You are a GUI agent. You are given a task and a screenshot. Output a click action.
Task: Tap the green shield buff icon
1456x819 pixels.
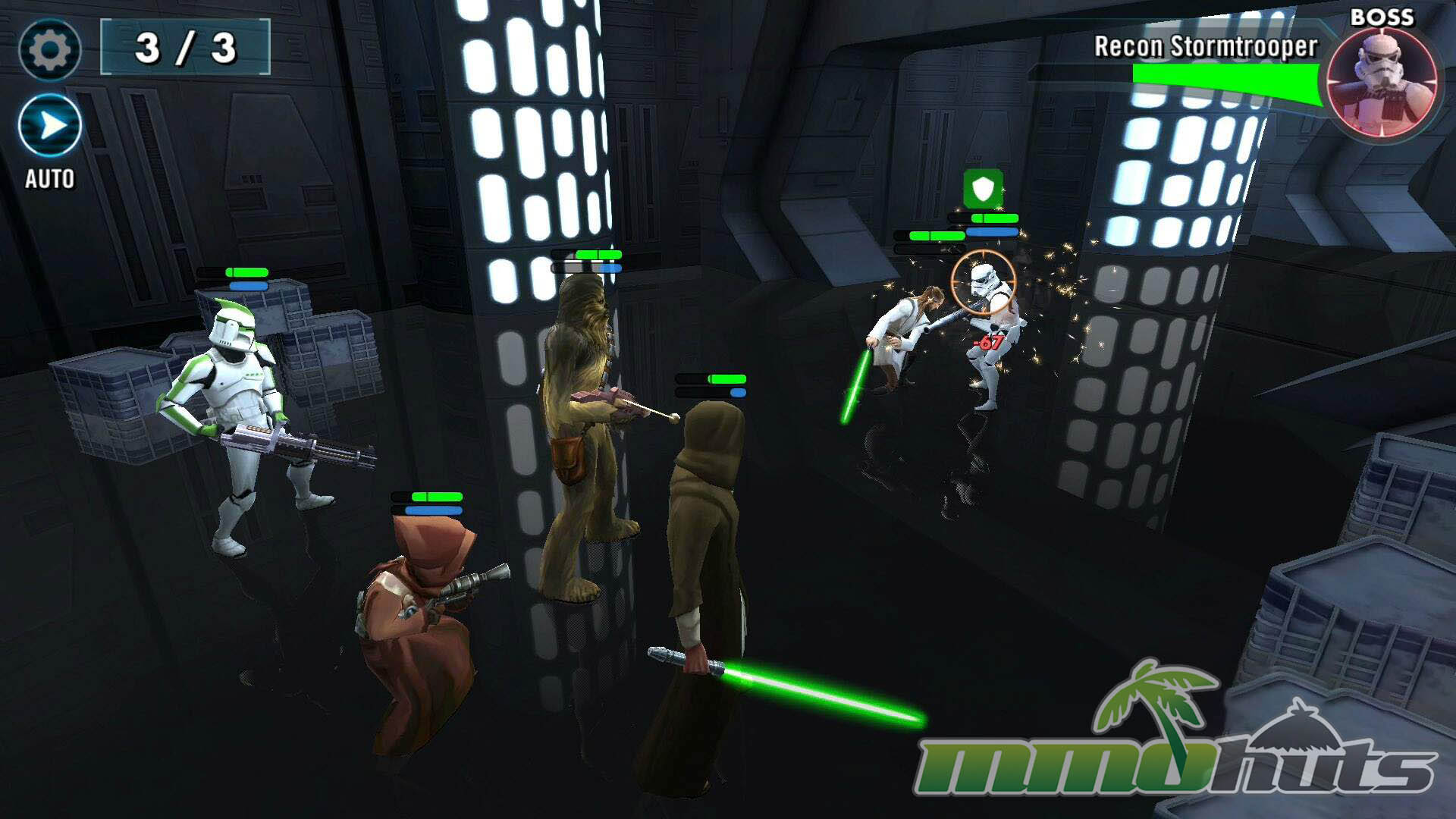[x=983, y=188]
